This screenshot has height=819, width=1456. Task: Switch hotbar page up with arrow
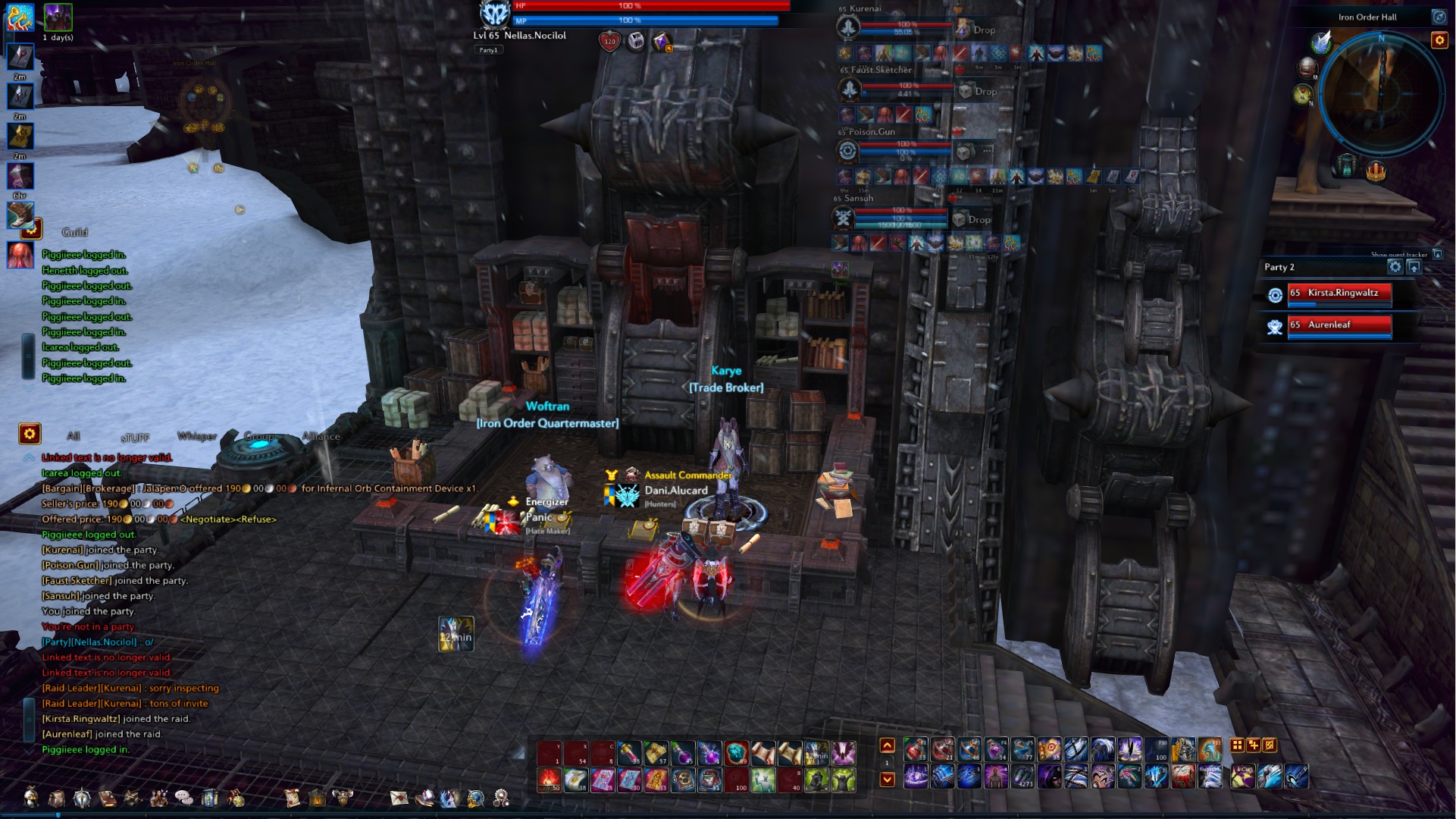(888, 745)
